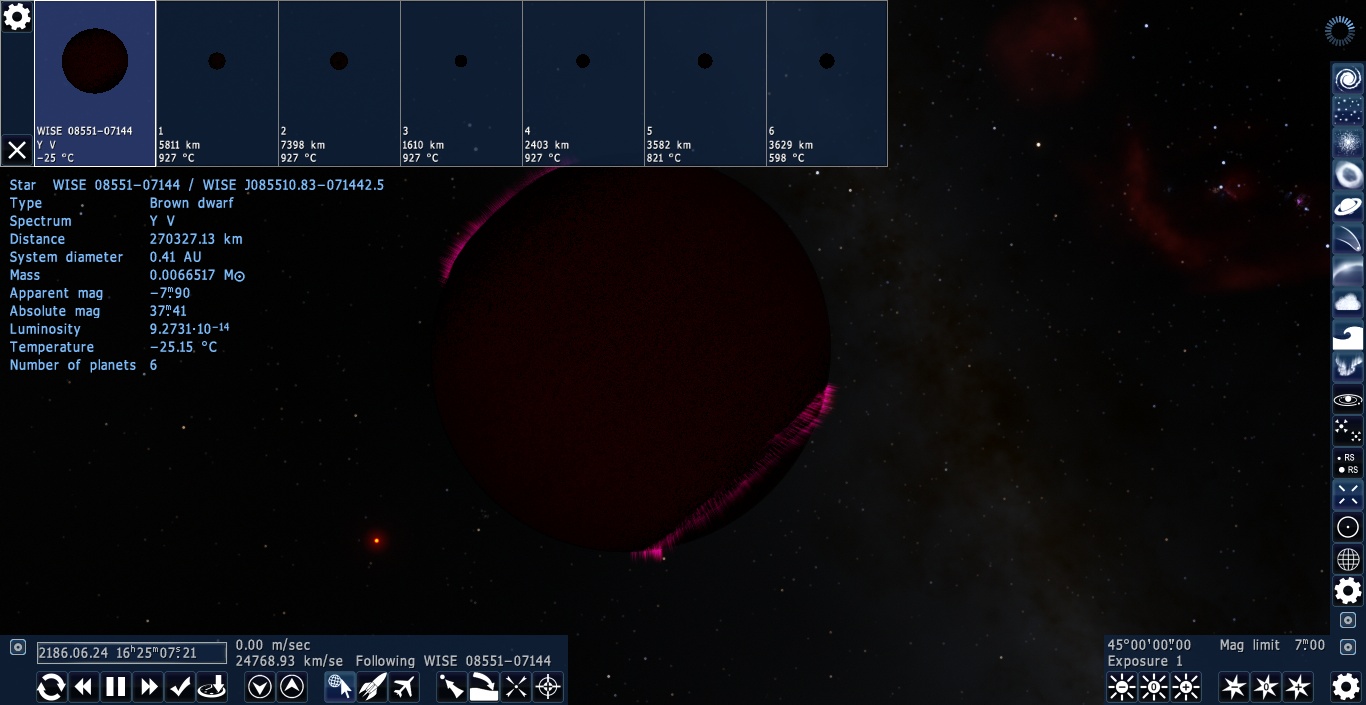1366x705 pixels.
Task: Pause the time simulation
Action: point(116,687)
